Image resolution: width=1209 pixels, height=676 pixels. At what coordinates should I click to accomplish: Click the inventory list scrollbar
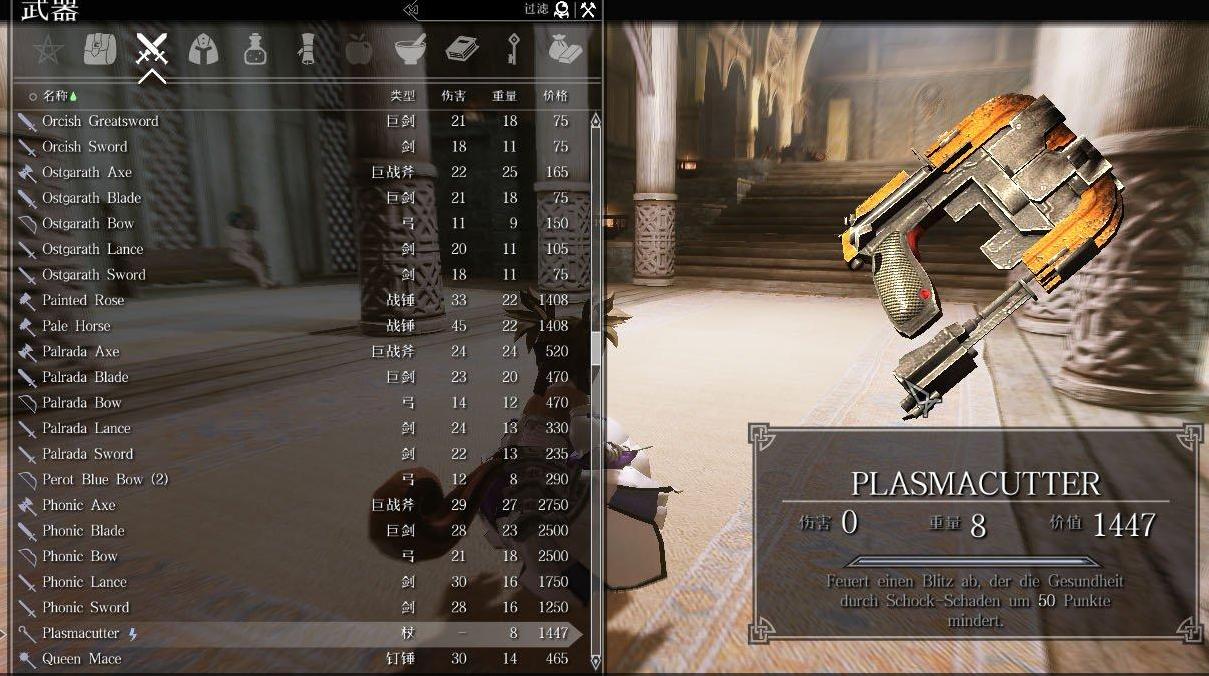[x=596, y=350]
